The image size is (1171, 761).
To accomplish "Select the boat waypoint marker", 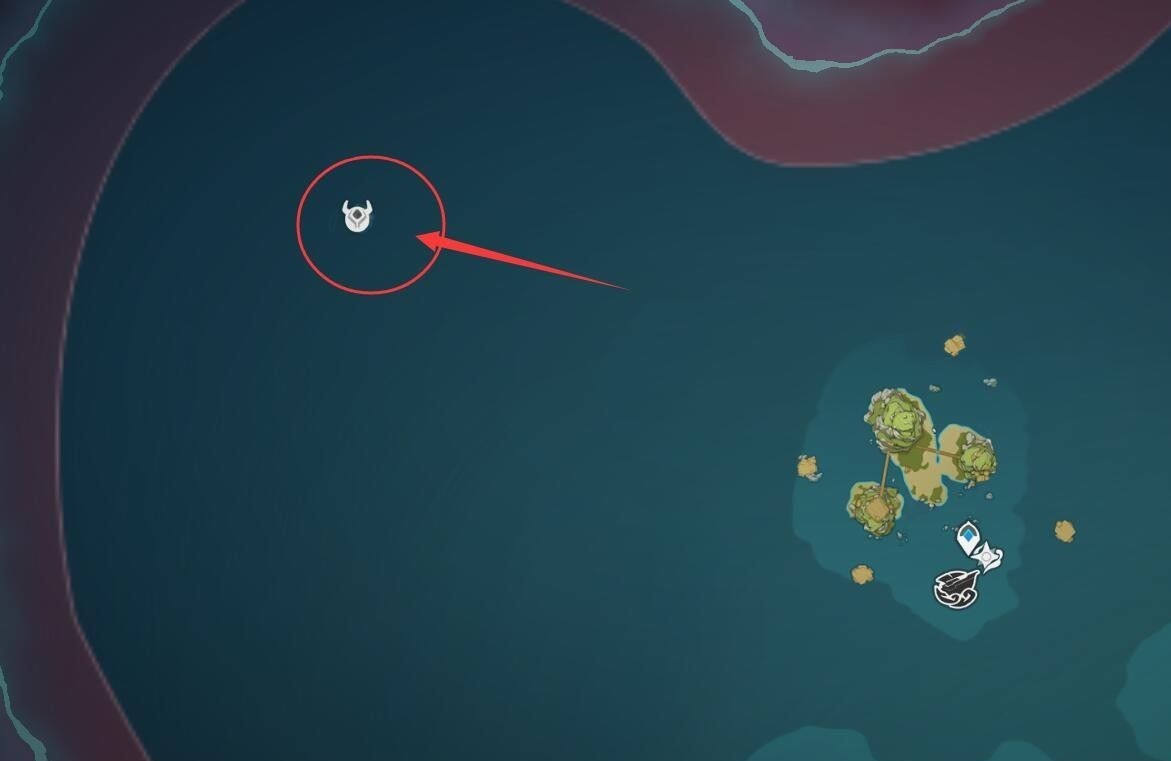I will click(954, 588).
